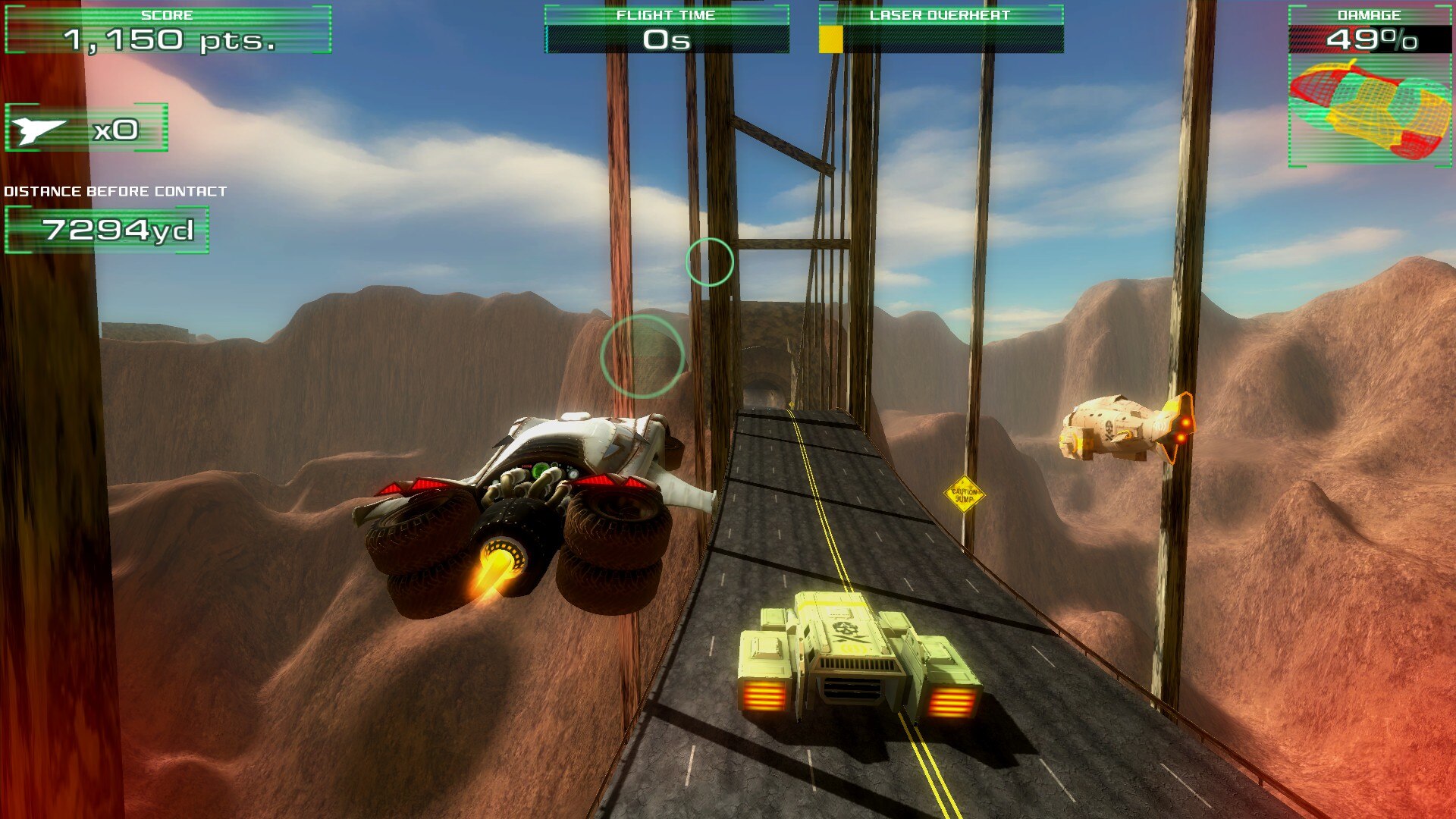
Task: Select the missile weapon icon
Action: pos(39,130)
